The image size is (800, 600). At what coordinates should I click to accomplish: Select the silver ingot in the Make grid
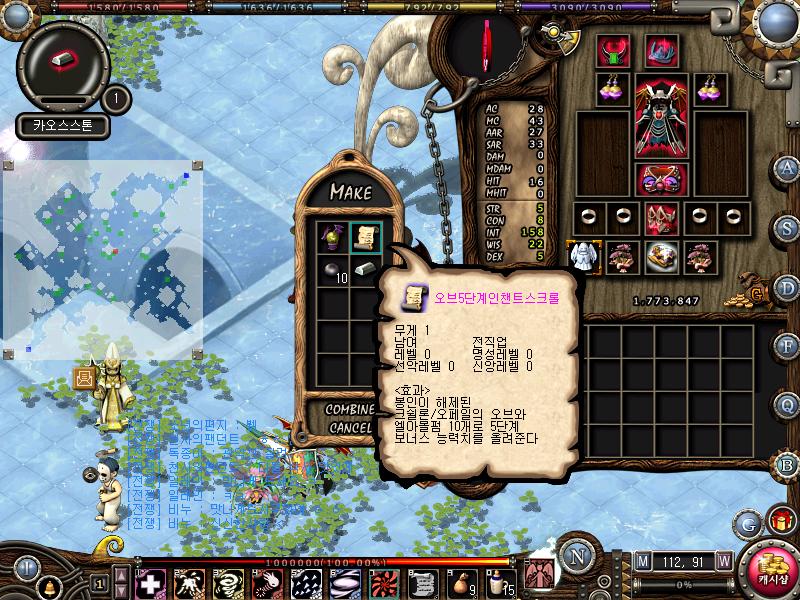pos(365,270)
